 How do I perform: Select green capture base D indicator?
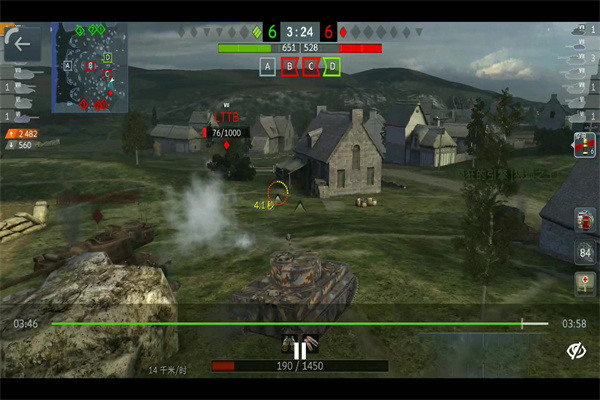[x=332, y=67]
